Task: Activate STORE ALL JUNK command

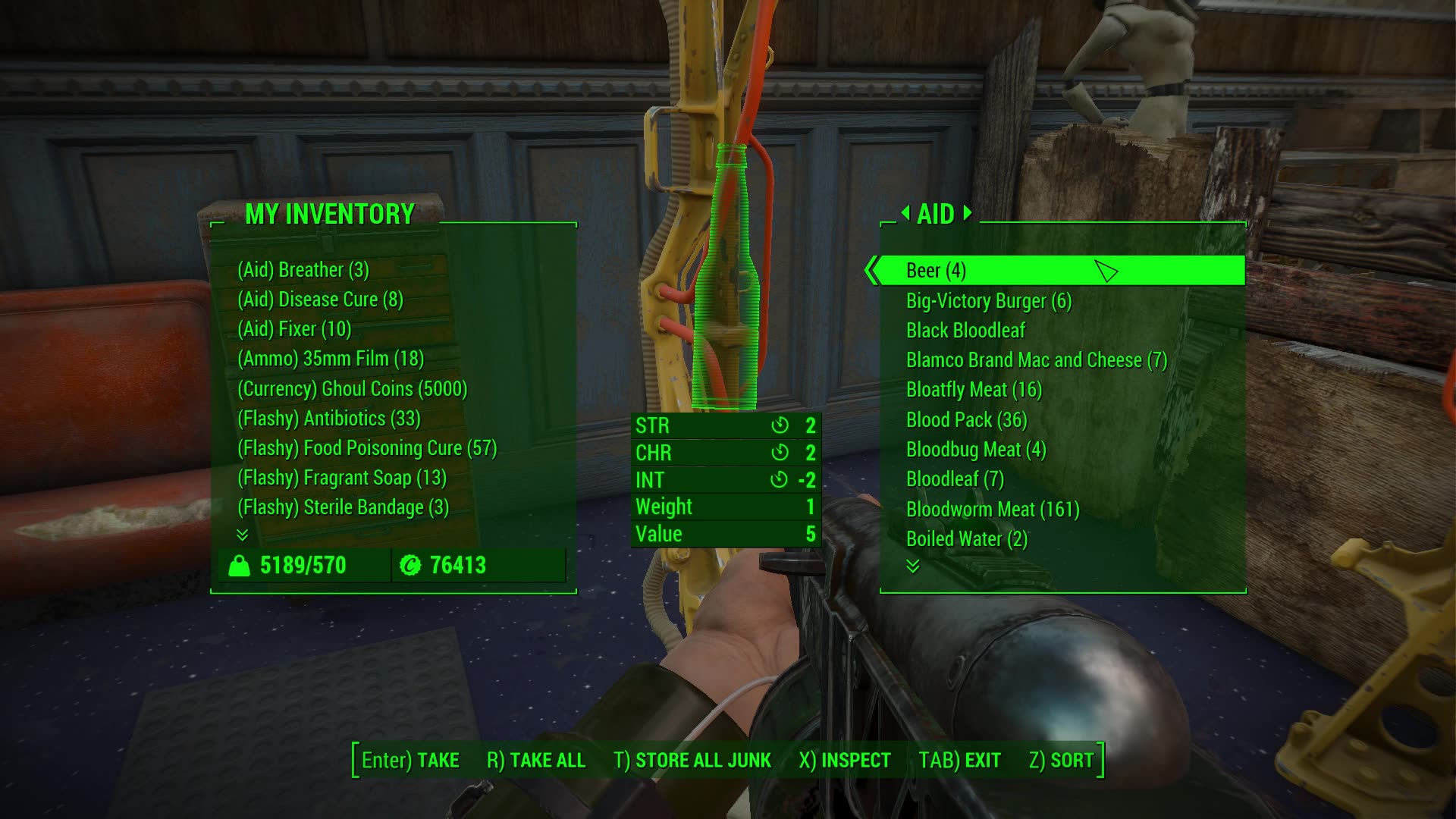Action: [703, 759]
